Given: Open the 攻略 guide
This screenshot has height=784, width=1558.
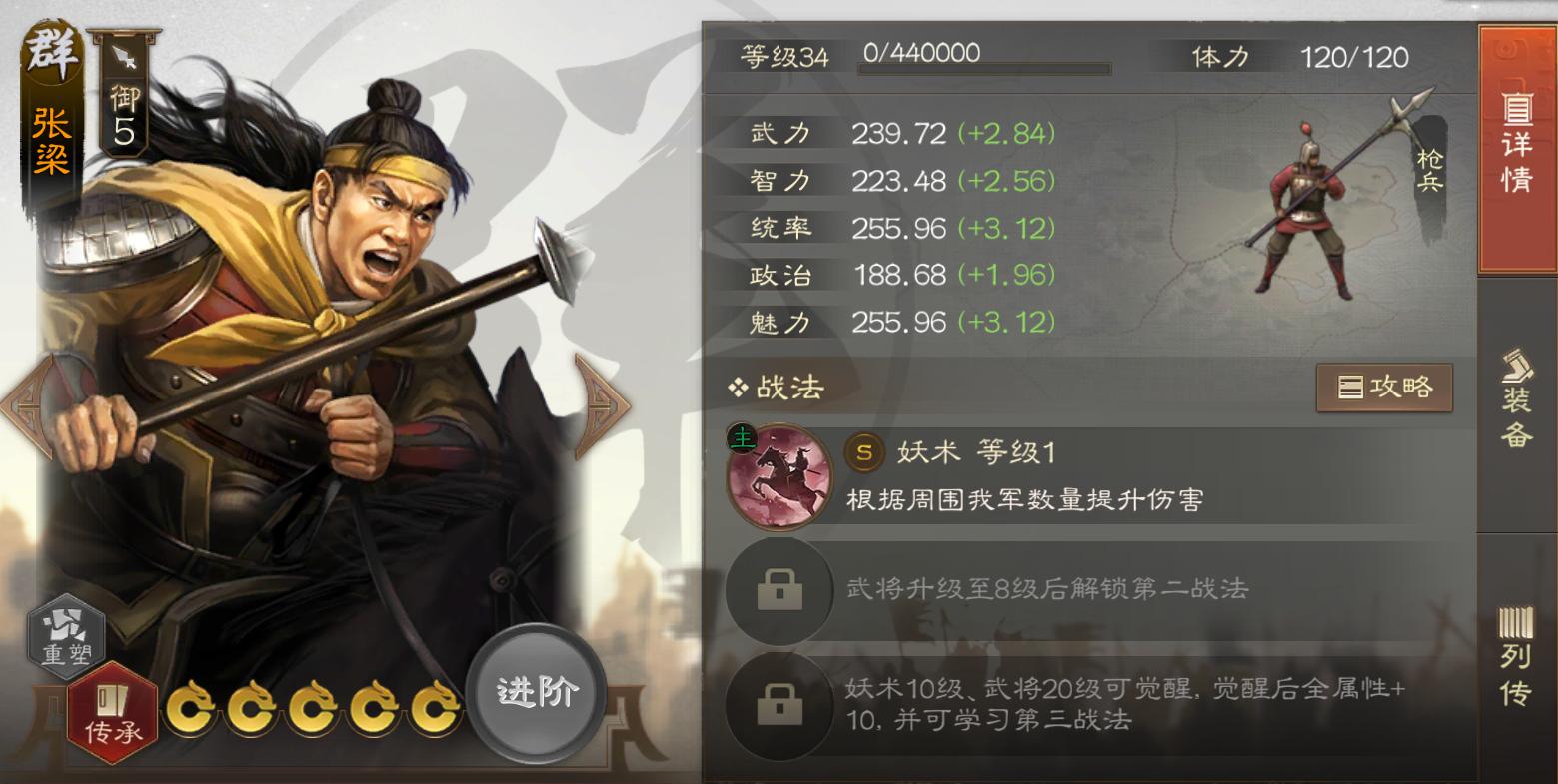Looking at the screenshot, I should coord(1384,388).
